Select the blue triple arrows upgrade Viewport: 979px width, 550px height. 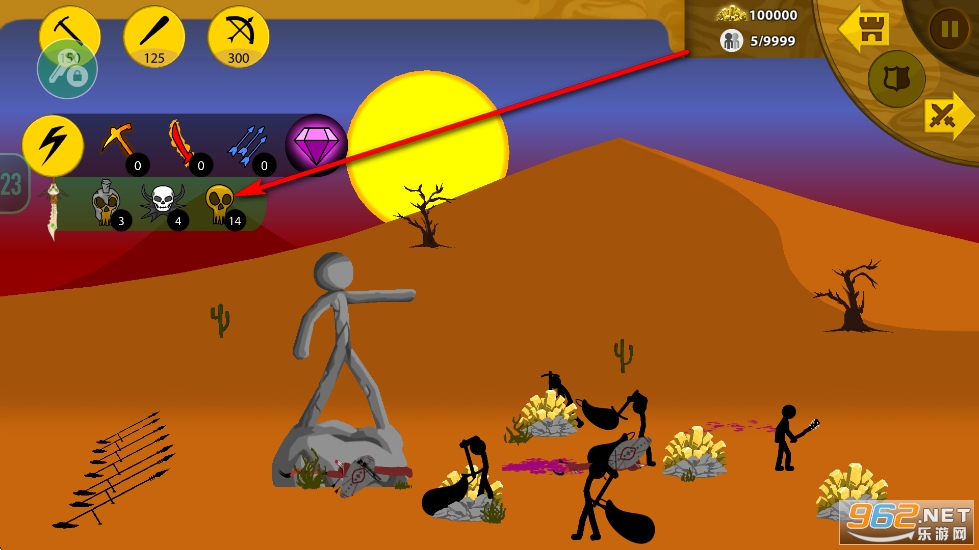[247, 144]
